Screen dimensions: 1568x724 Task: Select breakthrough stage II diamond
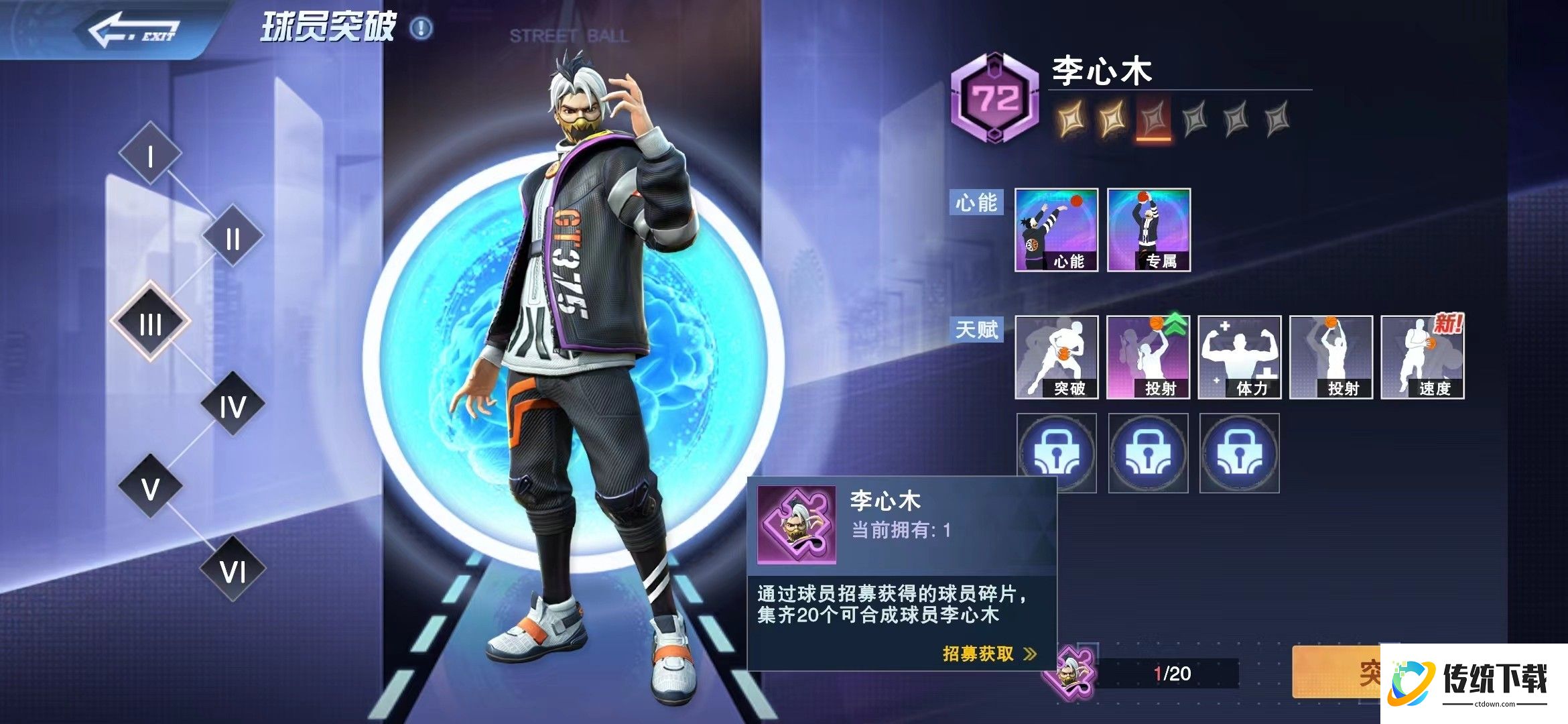(x=233, y=237)
